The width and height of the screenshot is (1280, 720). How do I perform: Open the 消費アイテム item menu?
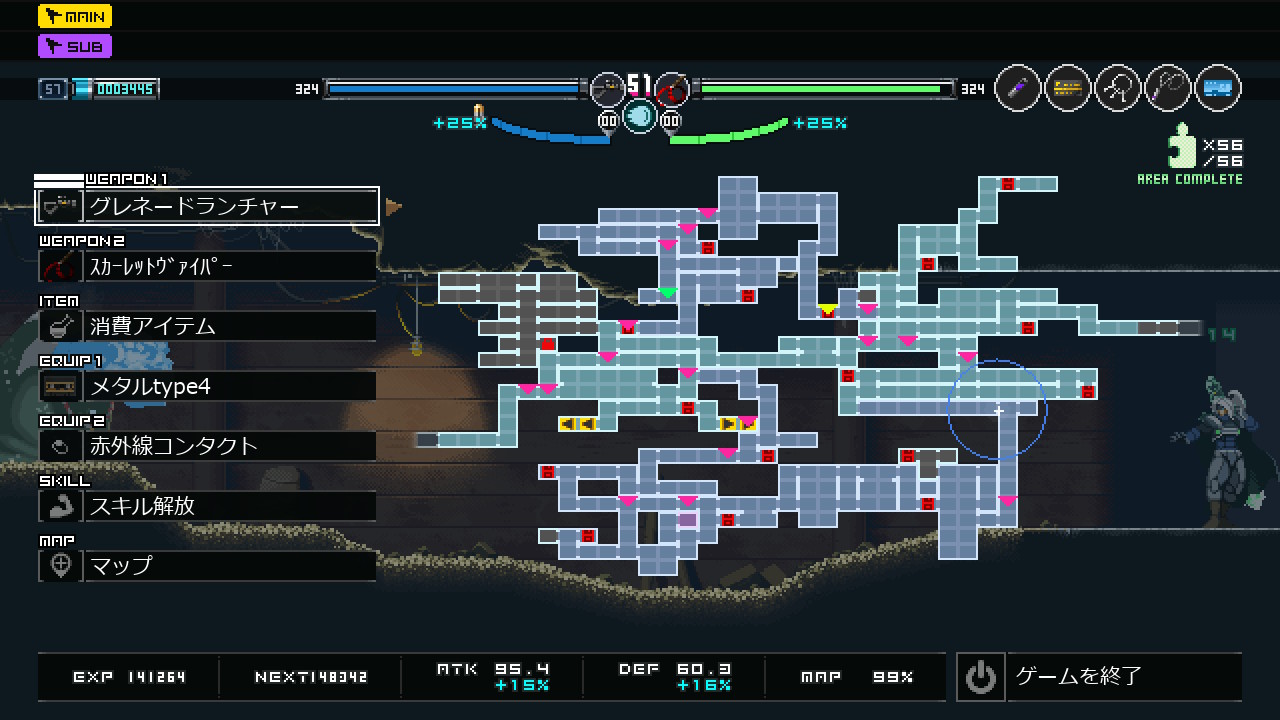[x=207, y=326]
